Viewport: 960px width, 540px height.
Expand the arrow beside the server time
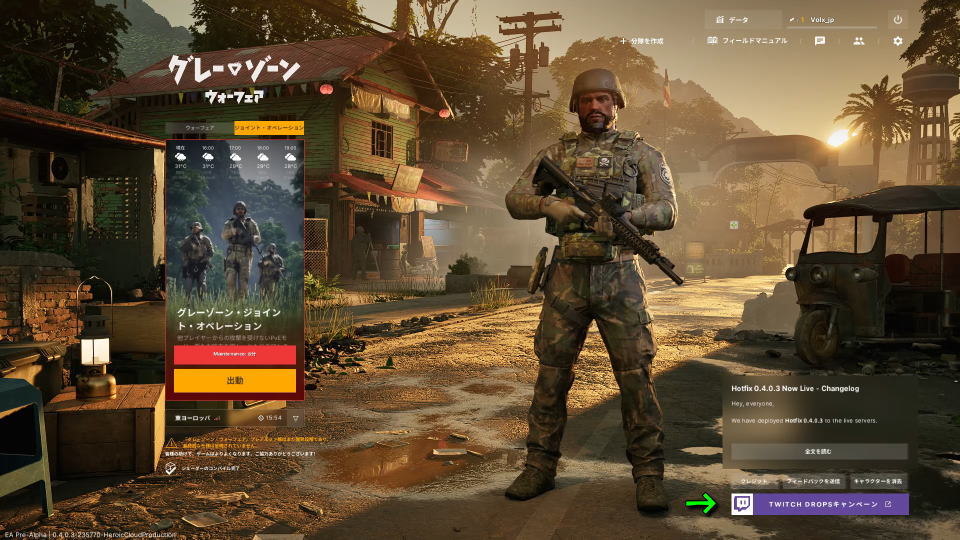[x=296, y=418]
